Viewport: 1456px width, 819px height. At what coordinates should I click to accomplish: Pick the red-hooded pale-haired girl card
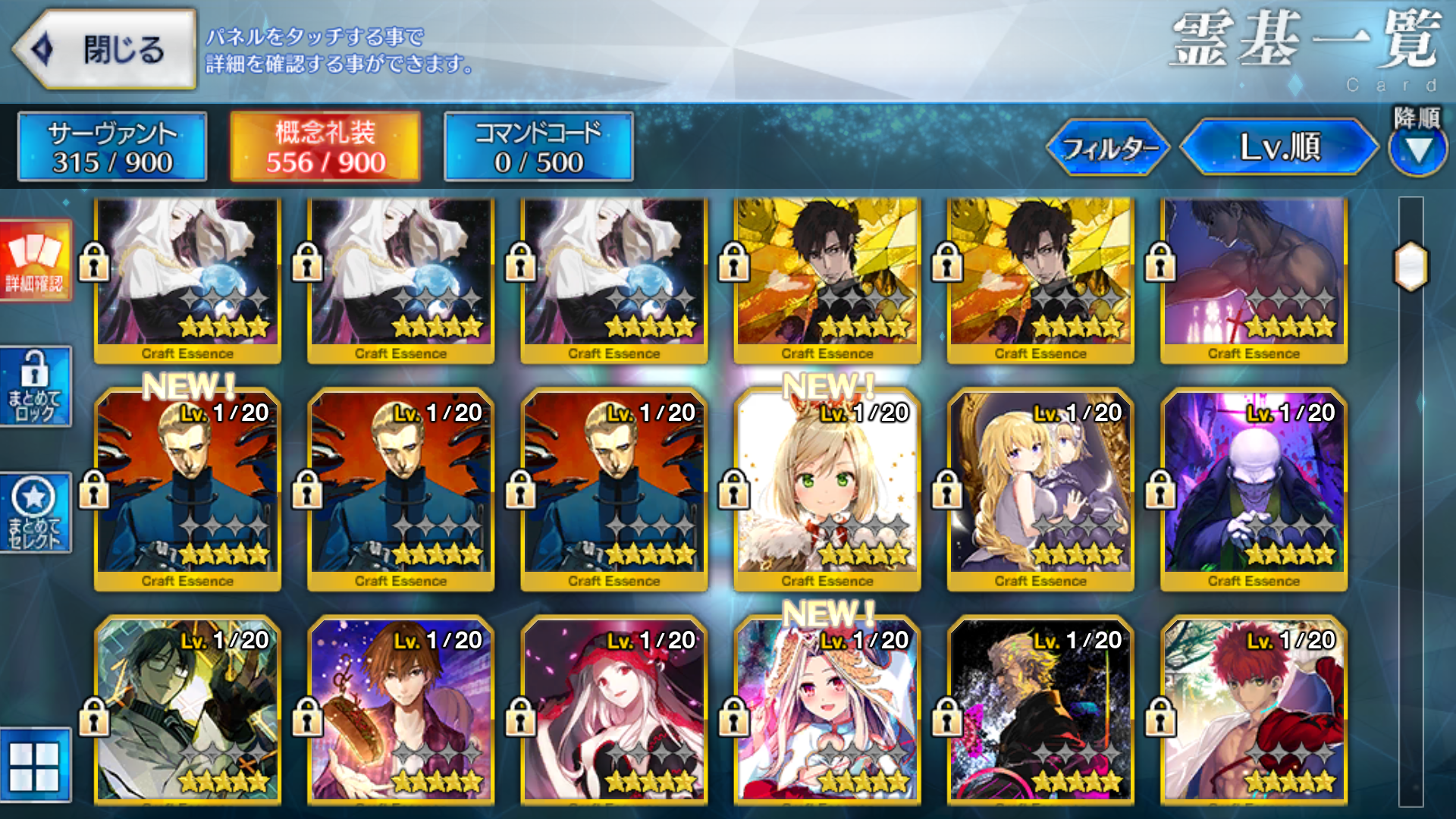613,713
